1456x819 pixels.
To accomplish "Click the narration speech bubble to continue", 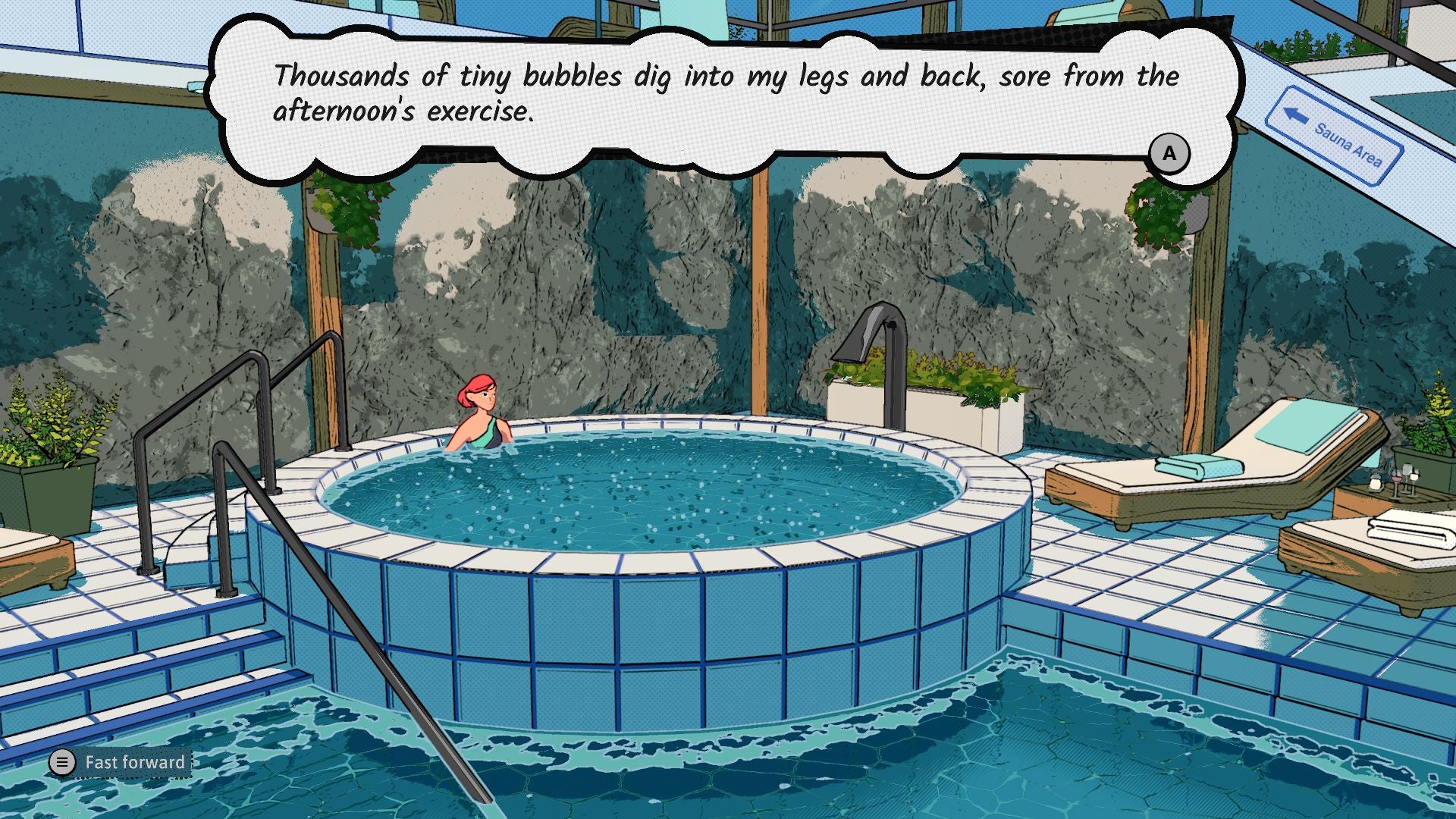I will [x=726, y=95].
